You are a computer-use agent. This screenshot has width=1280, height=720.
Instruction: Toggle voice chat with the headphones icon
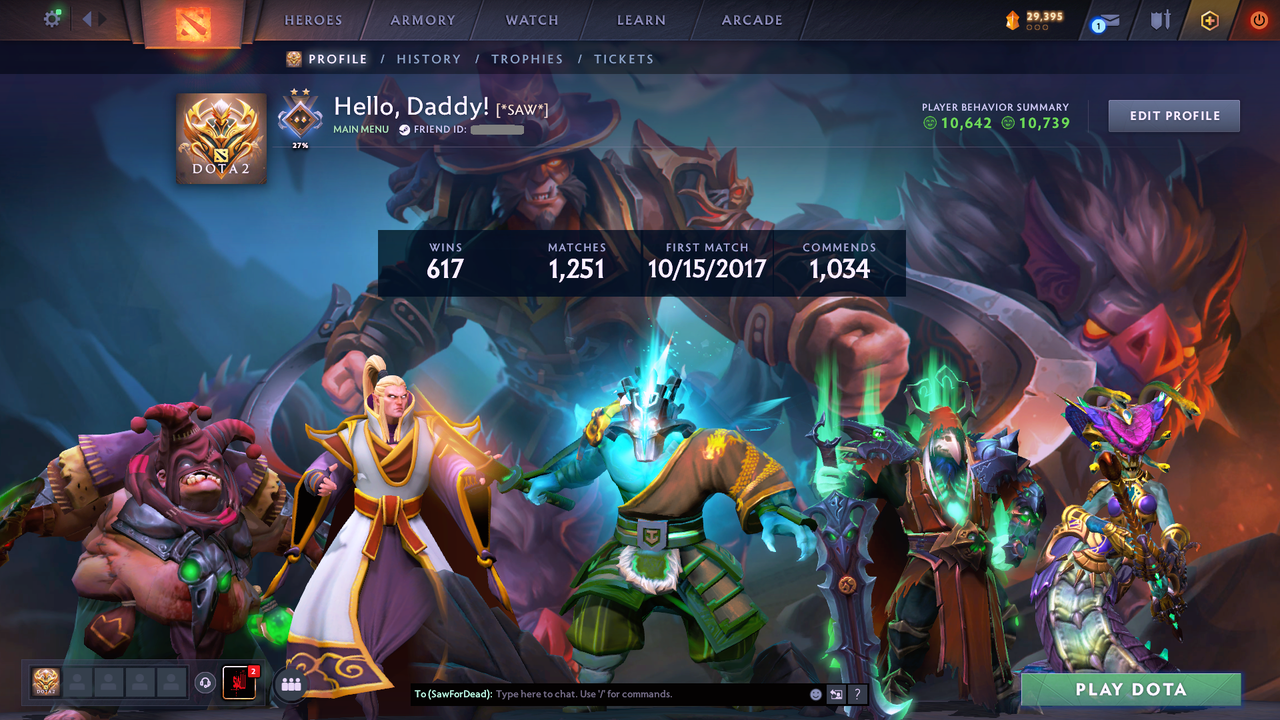tap(204, 683)
